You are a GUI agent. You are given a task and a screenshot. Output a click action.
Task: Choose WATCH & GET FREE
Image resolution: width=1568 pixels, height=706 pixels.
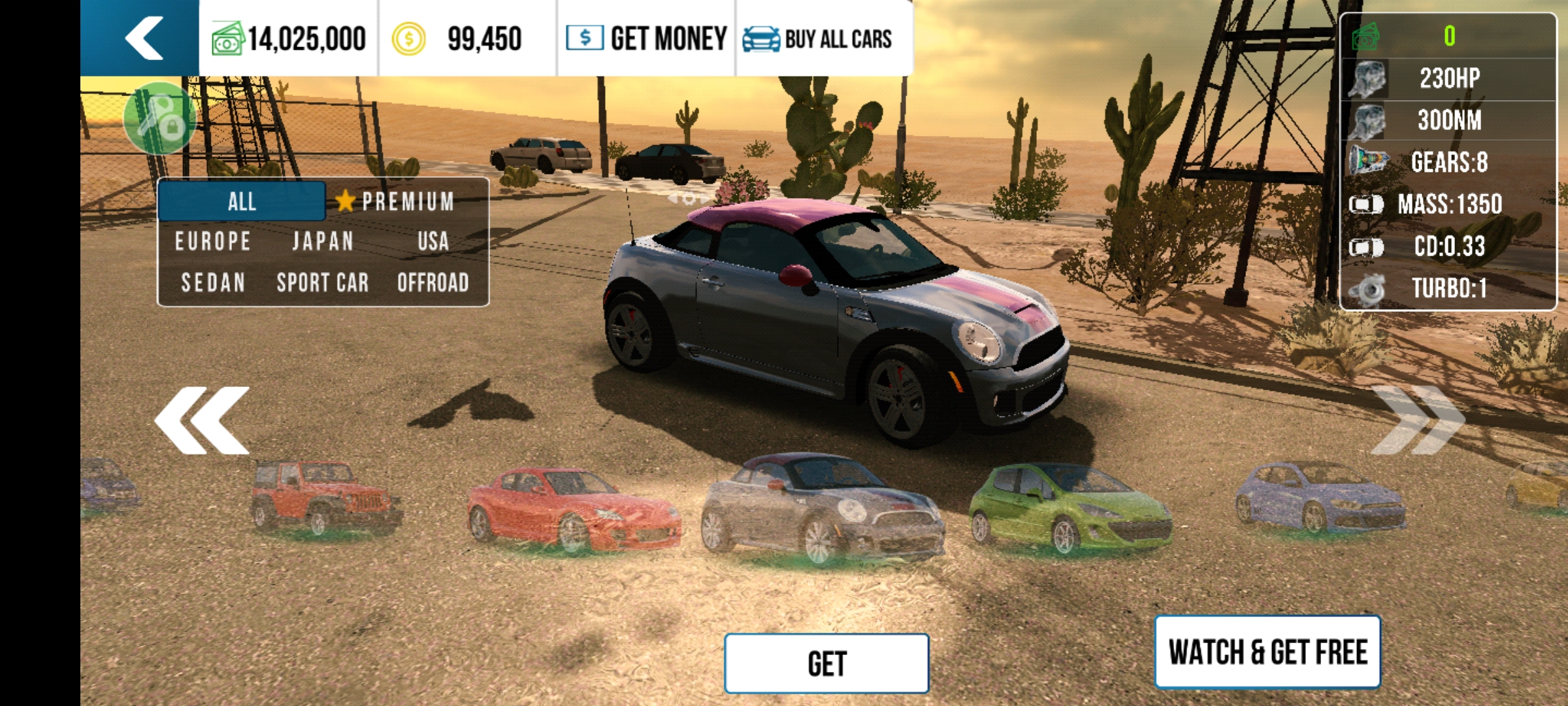pyautogui.click(x=1267, y=652)
